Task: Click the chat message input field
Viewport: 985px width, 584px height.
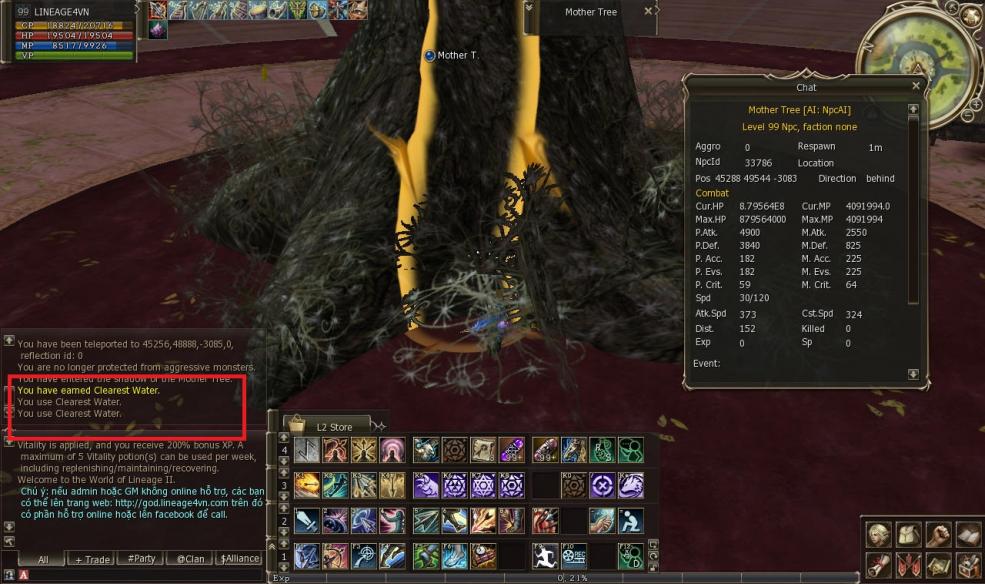Action: (x=140, y=575)
